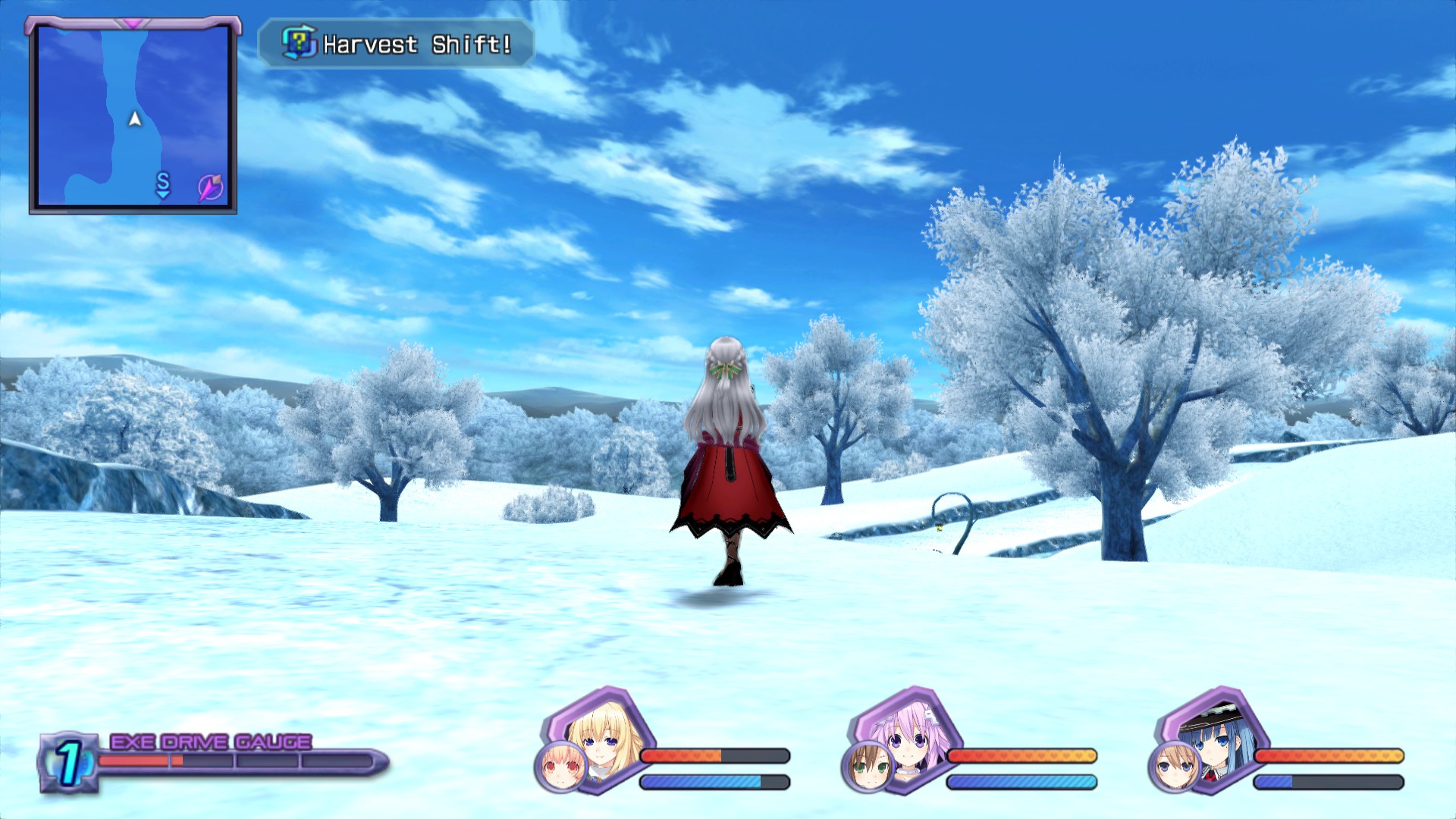1456x819 pixels.
Task: Click the brown-haired green-eyed partner portrait
Action: (x=868, y=767)
